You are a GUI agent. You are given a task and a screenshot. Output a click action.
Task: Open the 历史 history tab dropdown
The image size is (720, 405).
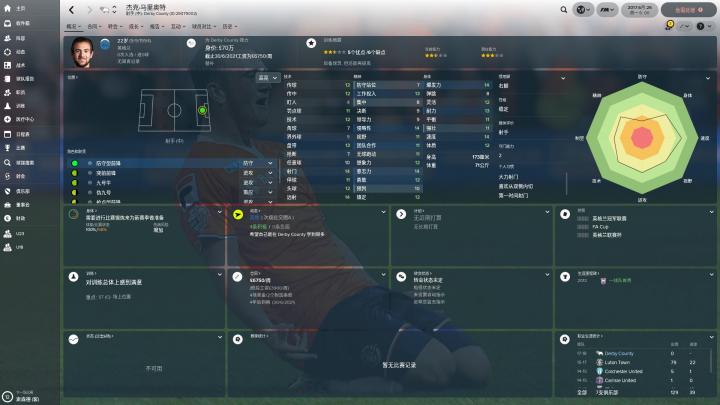click(231, 25)
